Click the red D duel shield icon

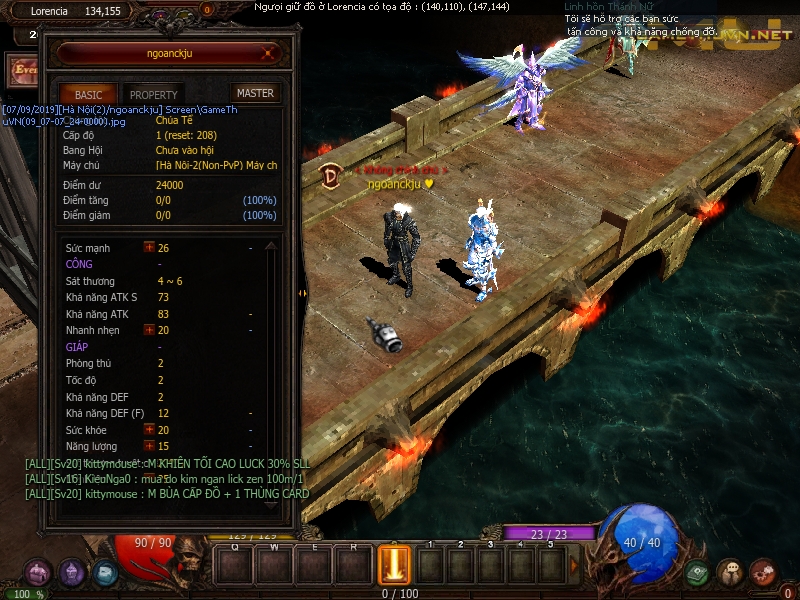coord(330,175)
